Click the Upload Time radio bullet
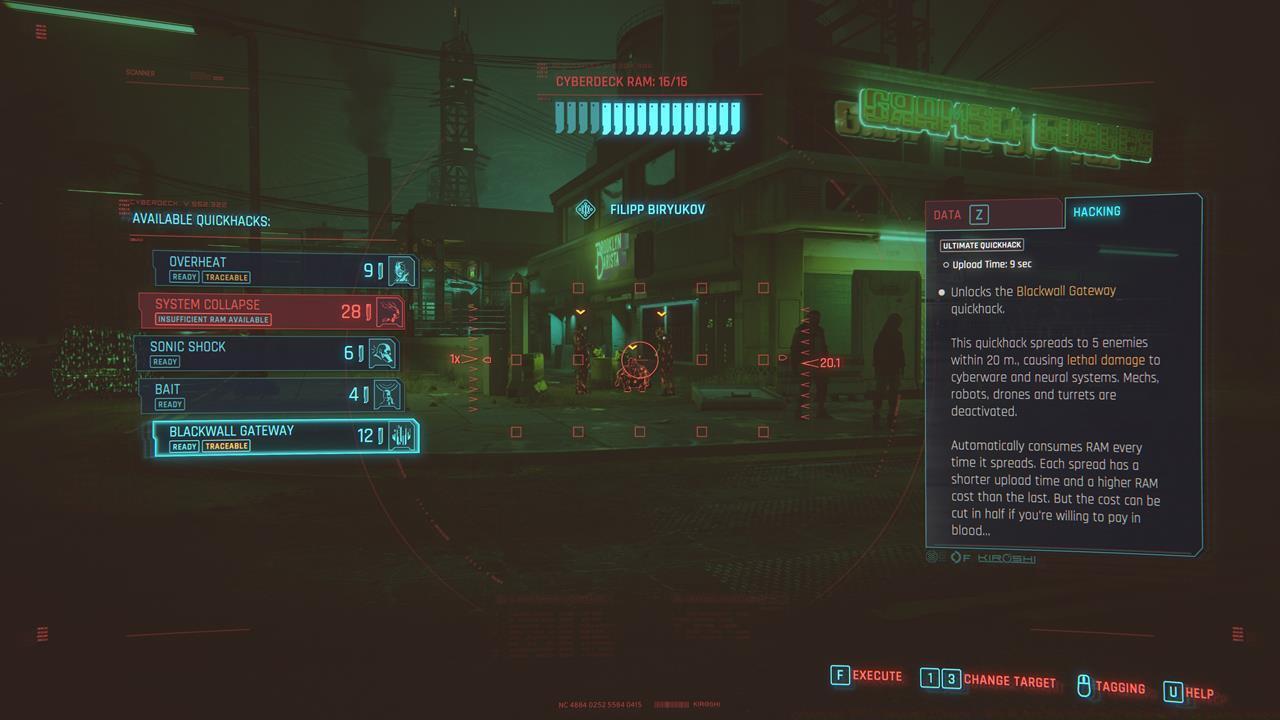 [943, 264]
